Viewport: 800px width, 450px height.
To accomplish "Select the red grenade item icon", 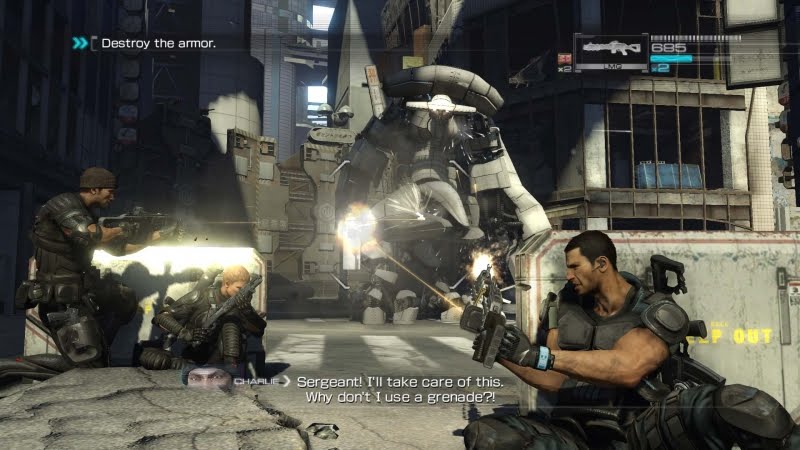I will tap(564, 59).
